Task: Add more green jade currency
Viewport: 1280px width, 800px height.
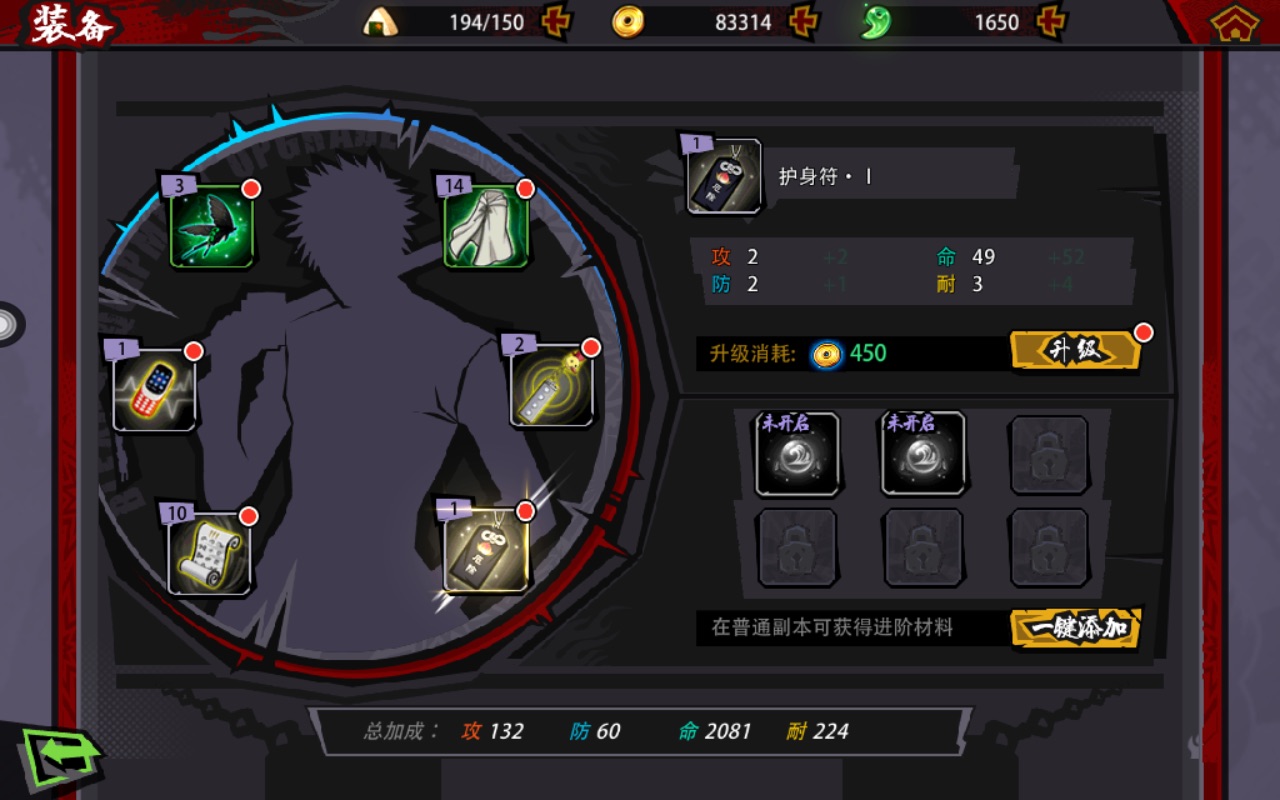Action: [x=1051, y=22]
